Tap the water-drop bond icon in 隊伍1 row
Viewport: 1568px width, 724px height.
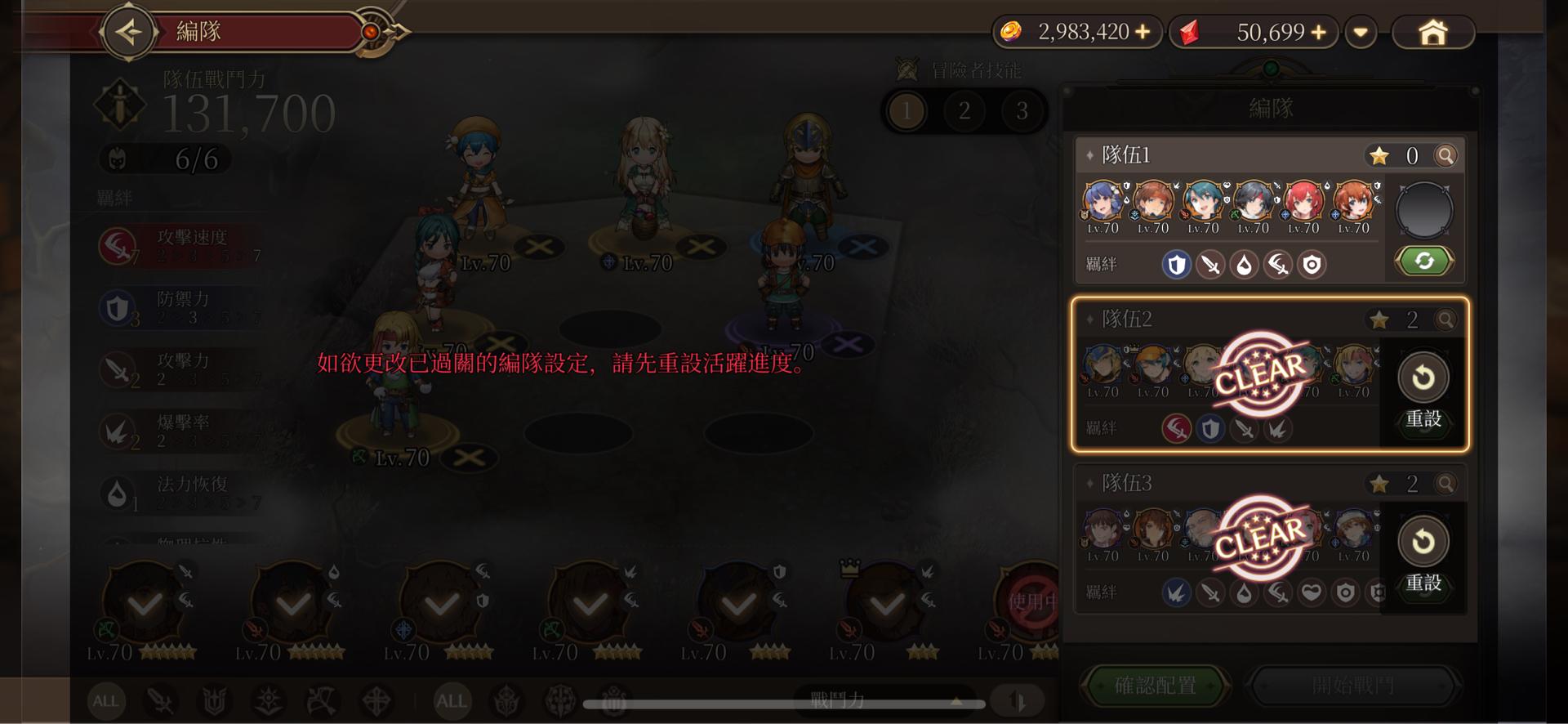[1245, 264]
